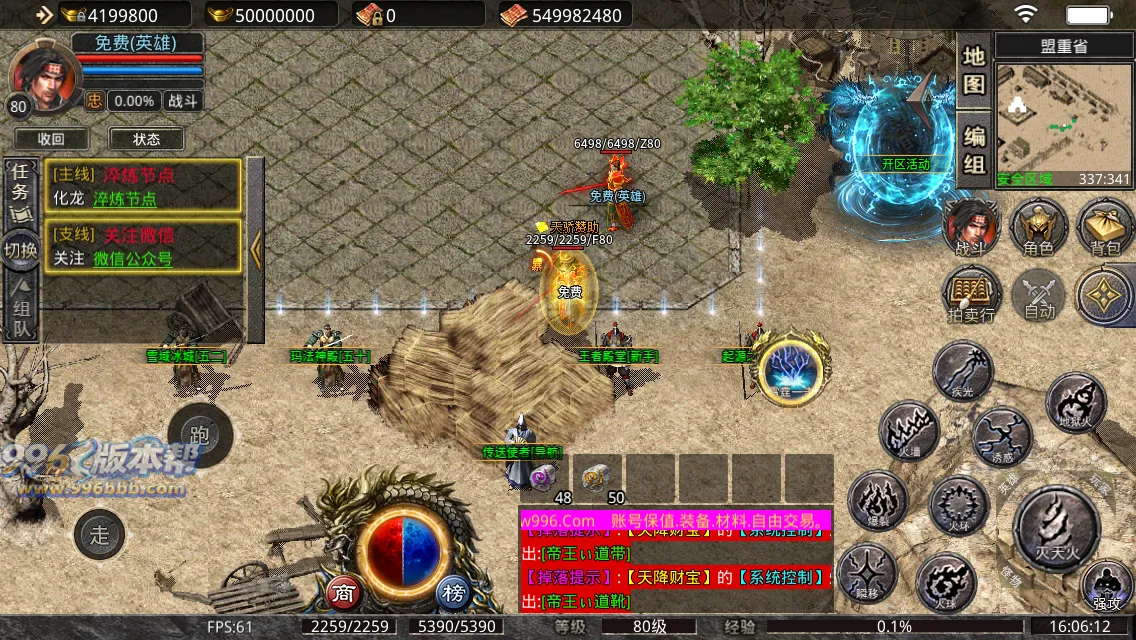Toggle 自动 auto-combat mode
The image size is (1136, 640).
pyautogui.click(x=1039, y=295)
